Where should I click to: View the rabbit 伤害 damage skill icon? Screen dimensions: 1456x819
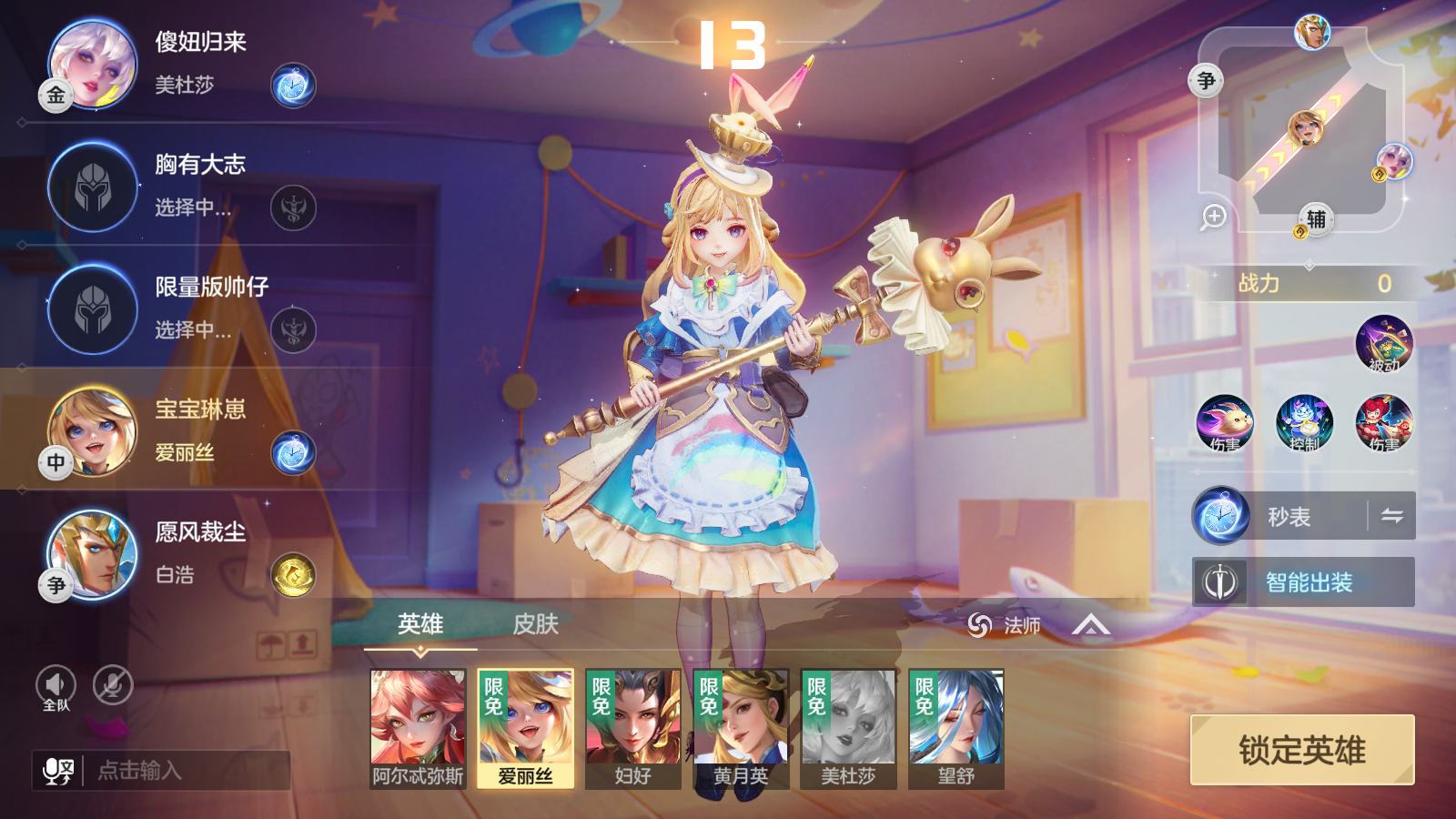coord(1224,423)
